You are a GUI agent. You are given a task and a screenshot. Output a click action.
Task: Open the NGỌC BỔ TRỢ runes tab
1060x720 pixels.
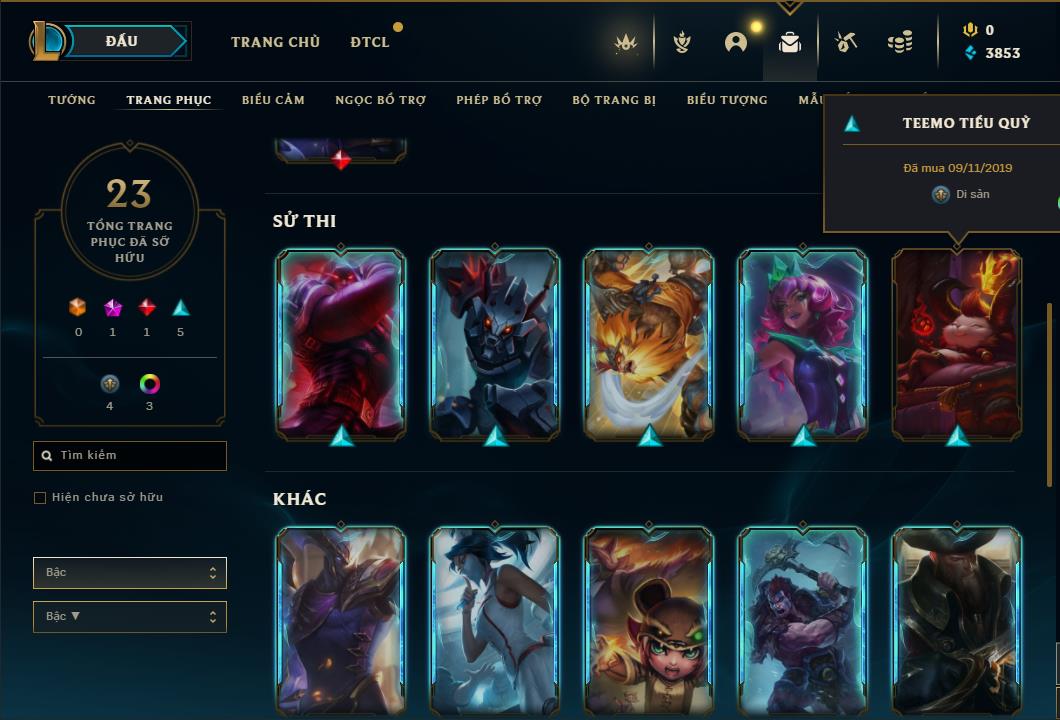coord(380,100)
